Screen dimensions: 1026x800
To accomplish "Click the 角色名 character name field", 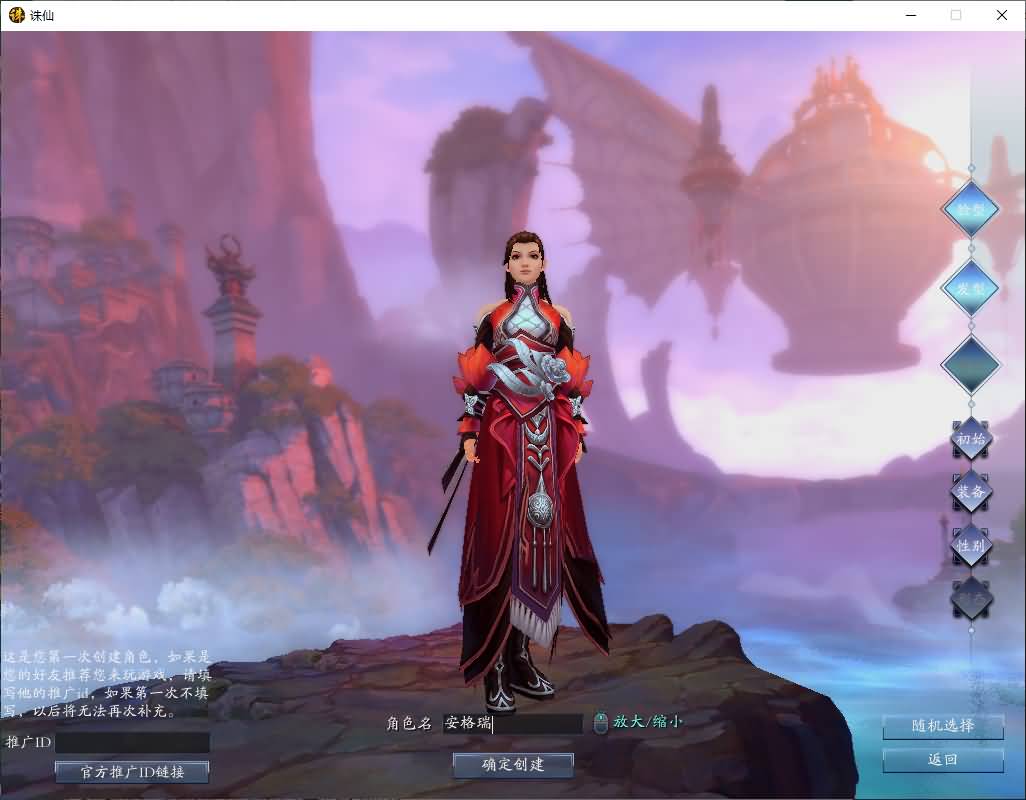I will (x=512, y=723).
